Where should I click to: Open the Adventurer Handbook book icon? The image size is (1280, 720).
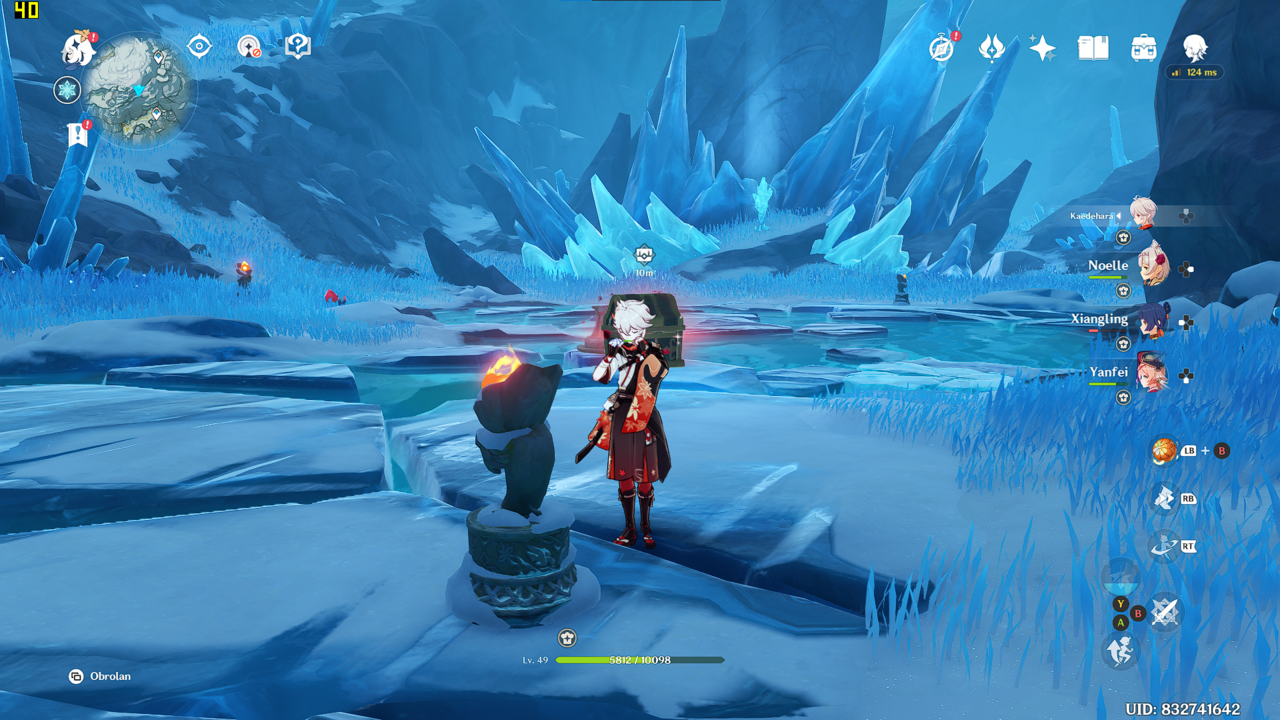click(1093, 48)
